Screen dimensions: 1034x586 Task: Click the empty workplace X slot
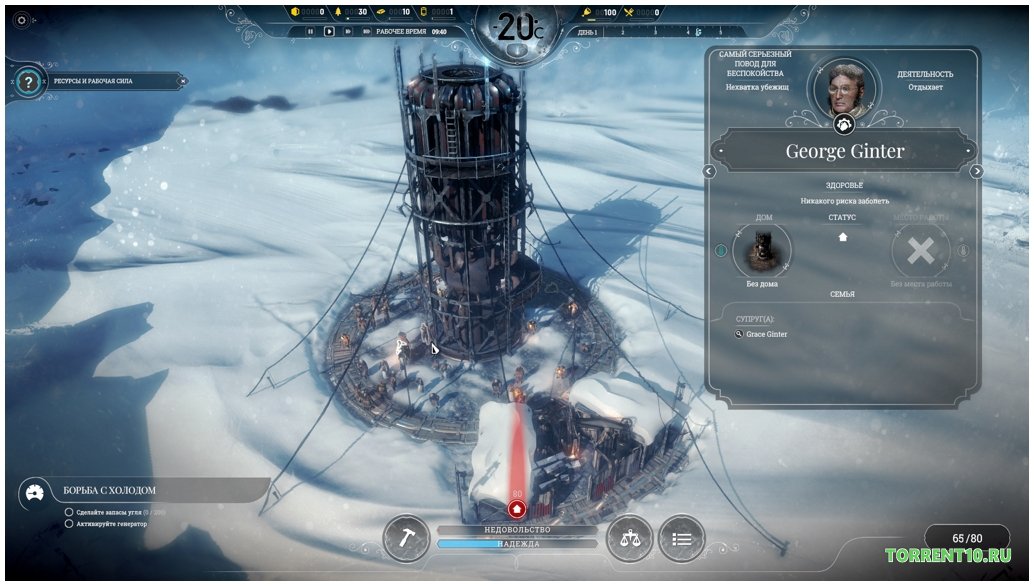pos(920,251)
